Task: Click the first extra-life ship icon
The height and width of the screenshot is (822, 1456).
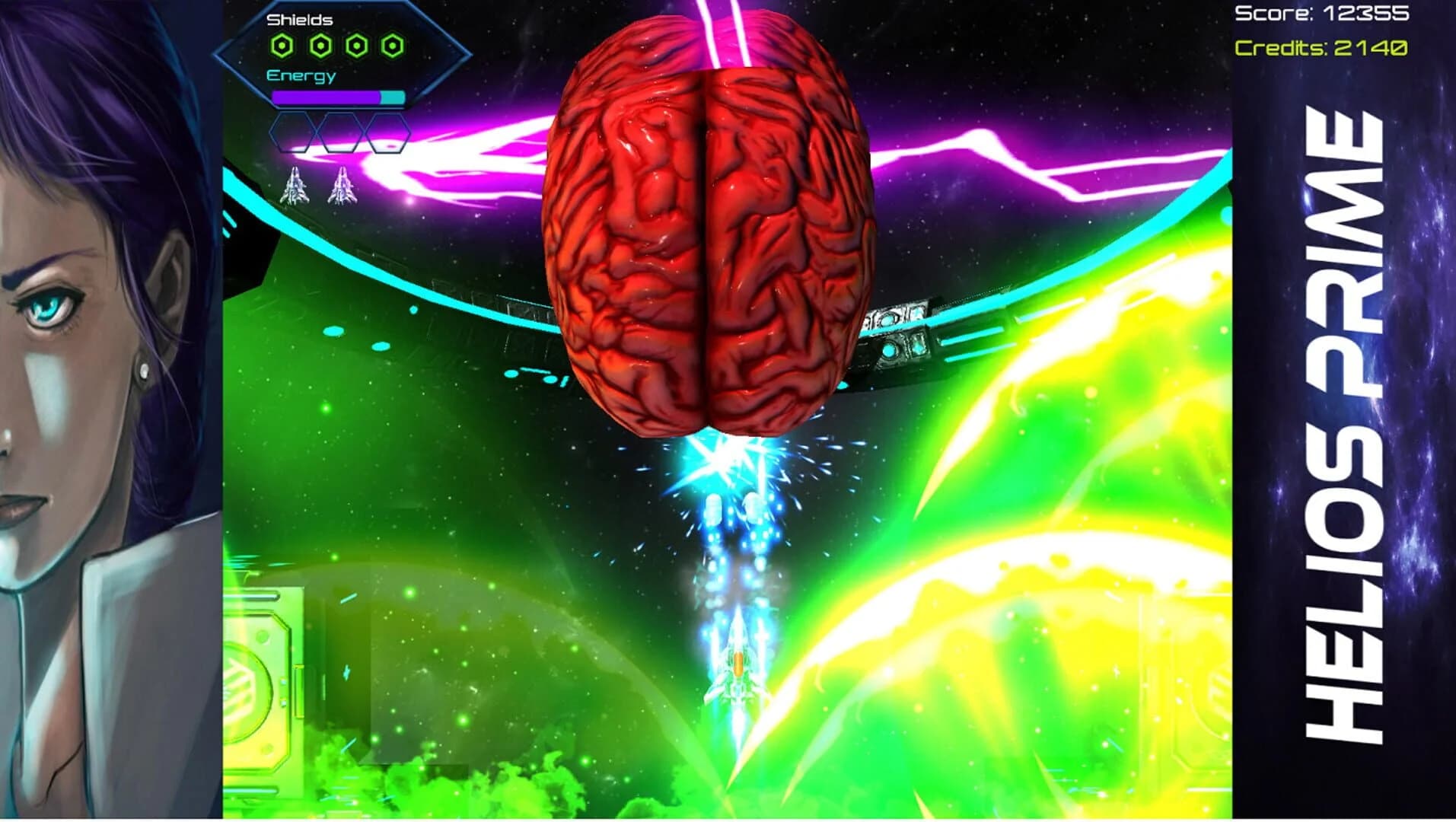Action: click(295, 186)
